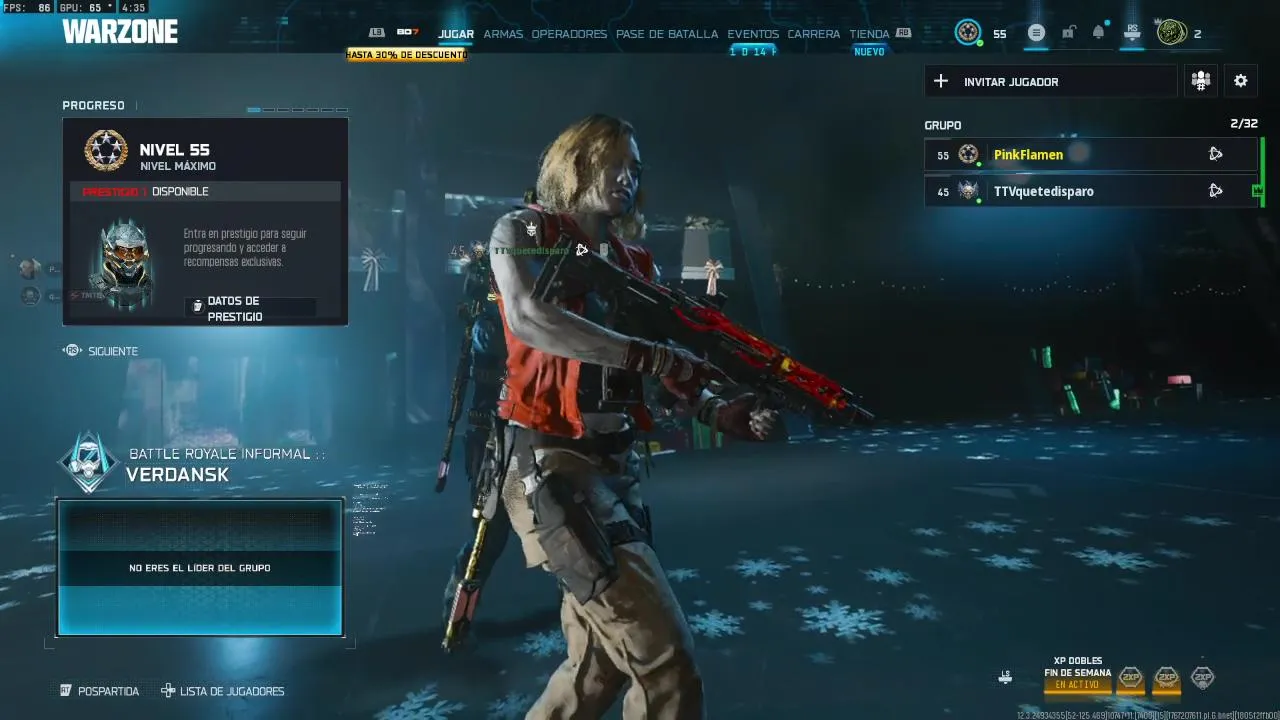Switch to the JUGAR tab

(456, 34)
